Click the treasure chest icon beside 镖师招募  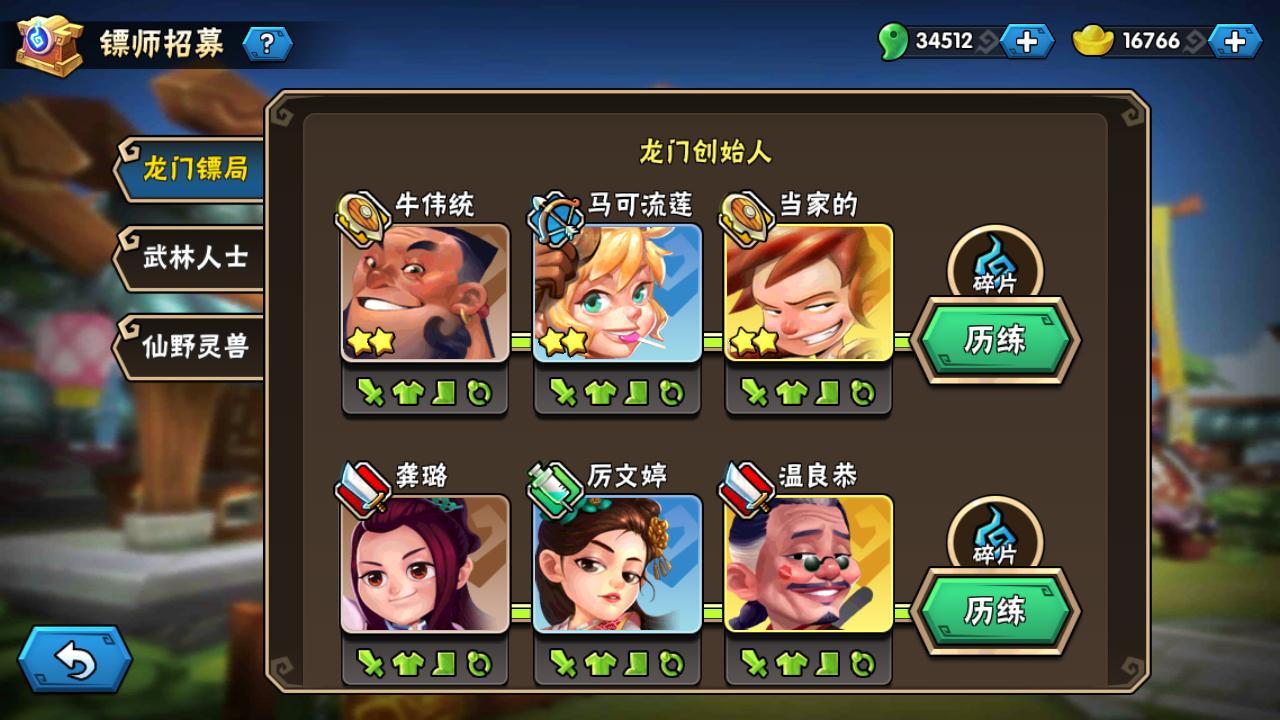tap(48, 44)
